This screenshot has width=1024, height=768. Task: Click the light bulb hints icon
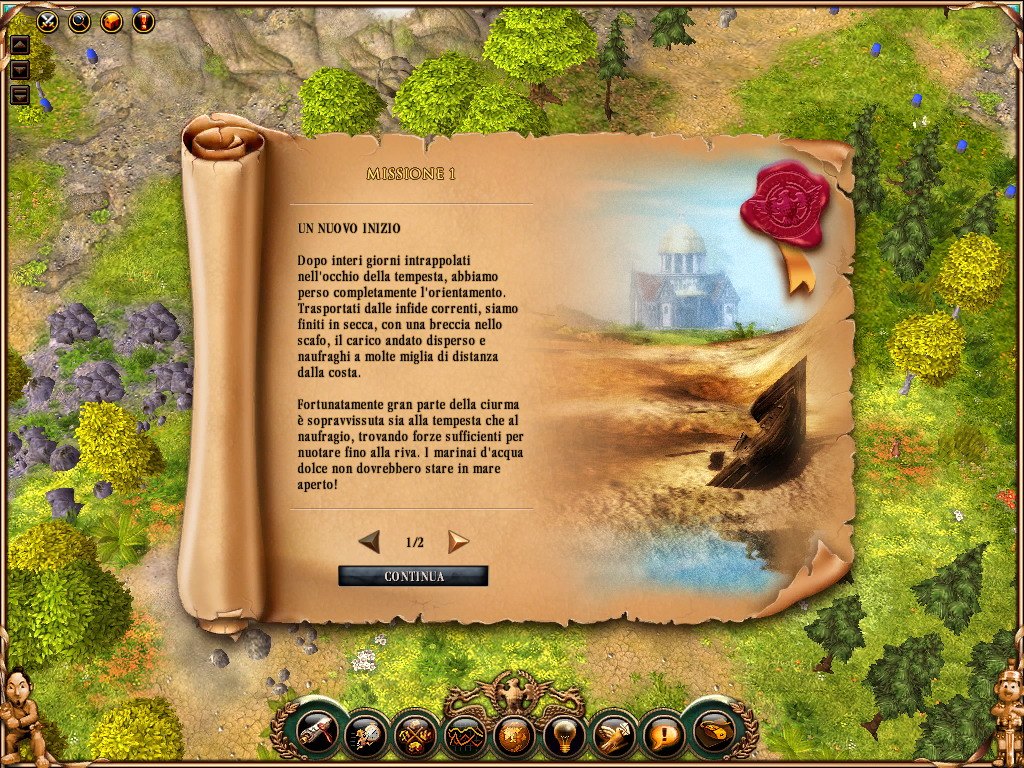(562, 737)
